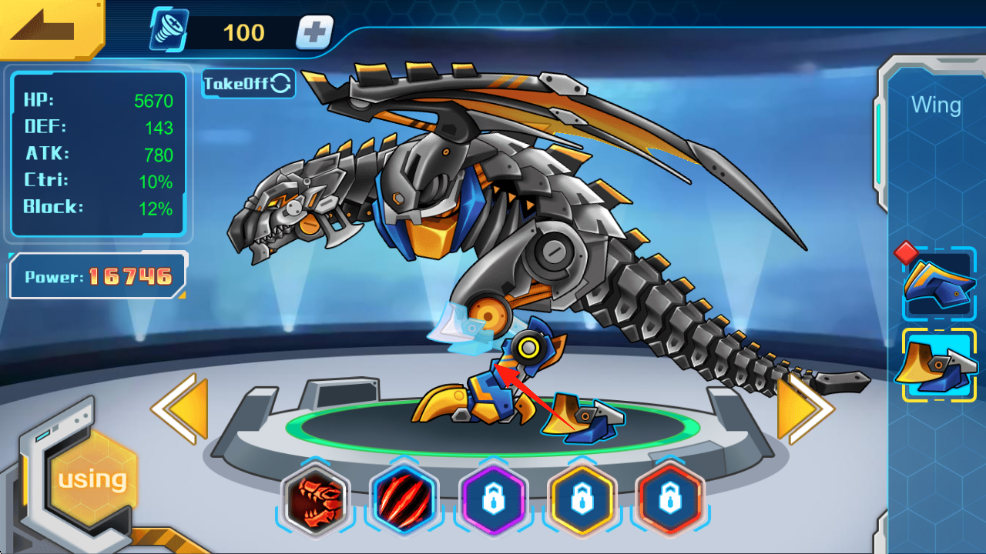Activate the red claw slash skill icon

(403, 498)
